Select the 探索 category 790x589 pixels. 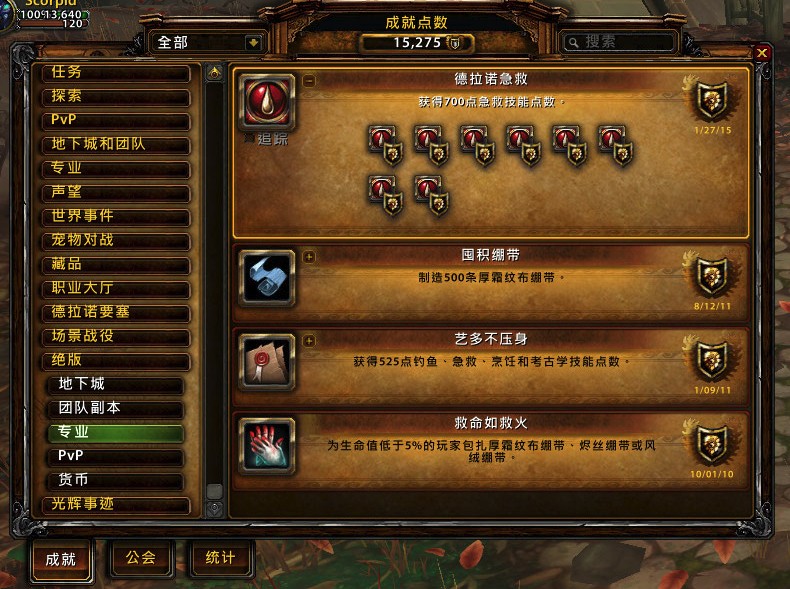coord(115,97)
